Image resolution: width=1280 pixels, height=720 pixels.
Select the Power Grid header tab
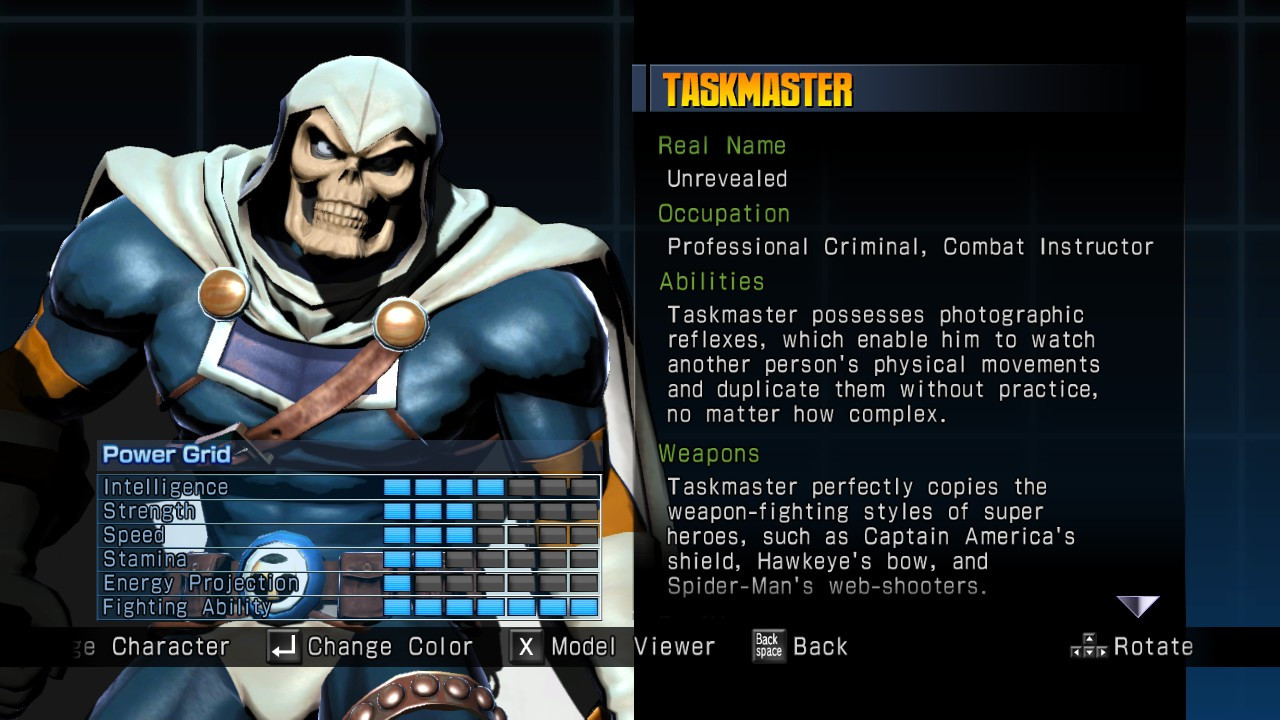[x=166, y=453]
